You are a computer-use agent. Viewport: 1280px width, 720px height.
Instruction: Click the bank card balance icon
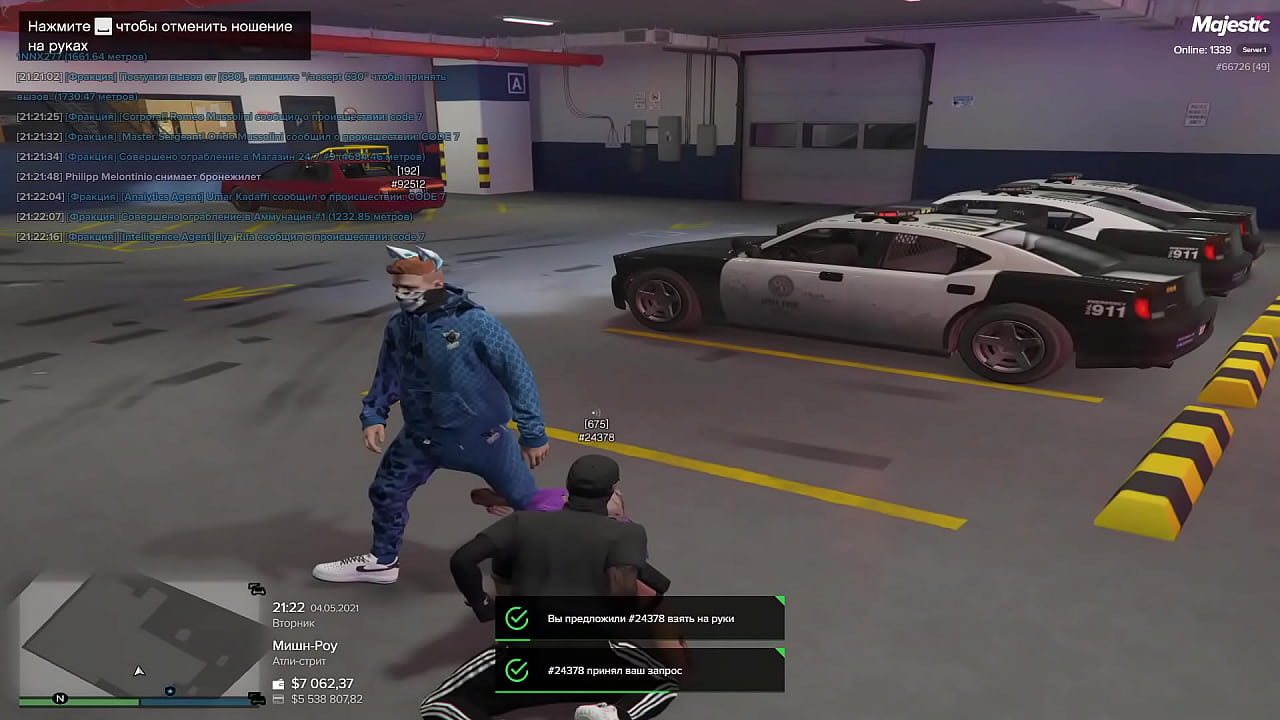(x=279, y=699)
